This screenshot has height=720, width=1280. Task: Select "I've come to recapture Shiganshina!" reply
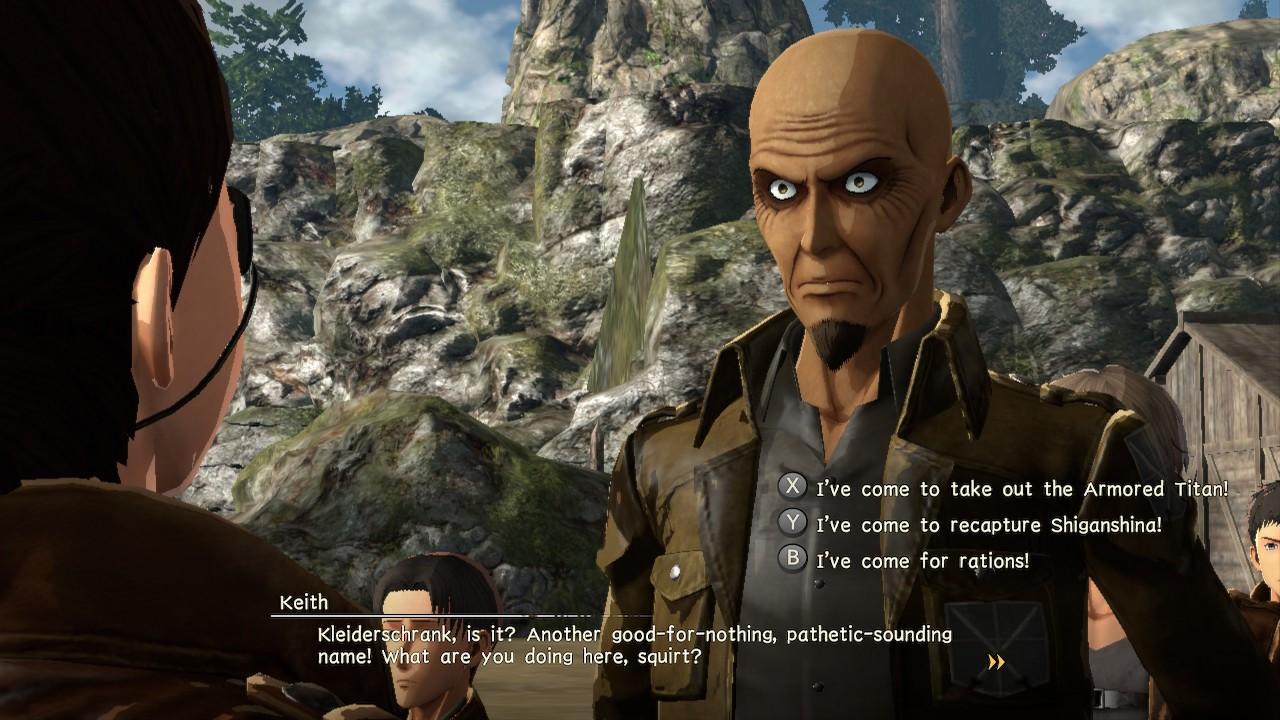point(988,524)
